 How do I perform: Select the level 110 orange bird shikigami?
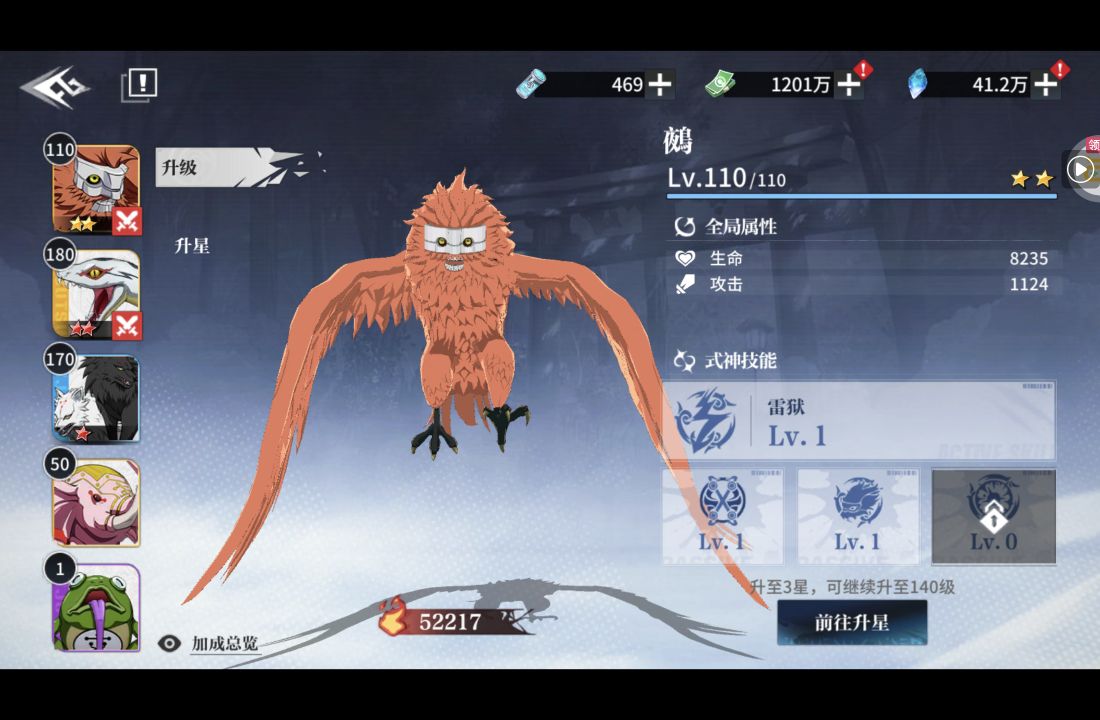click(96, 189)
